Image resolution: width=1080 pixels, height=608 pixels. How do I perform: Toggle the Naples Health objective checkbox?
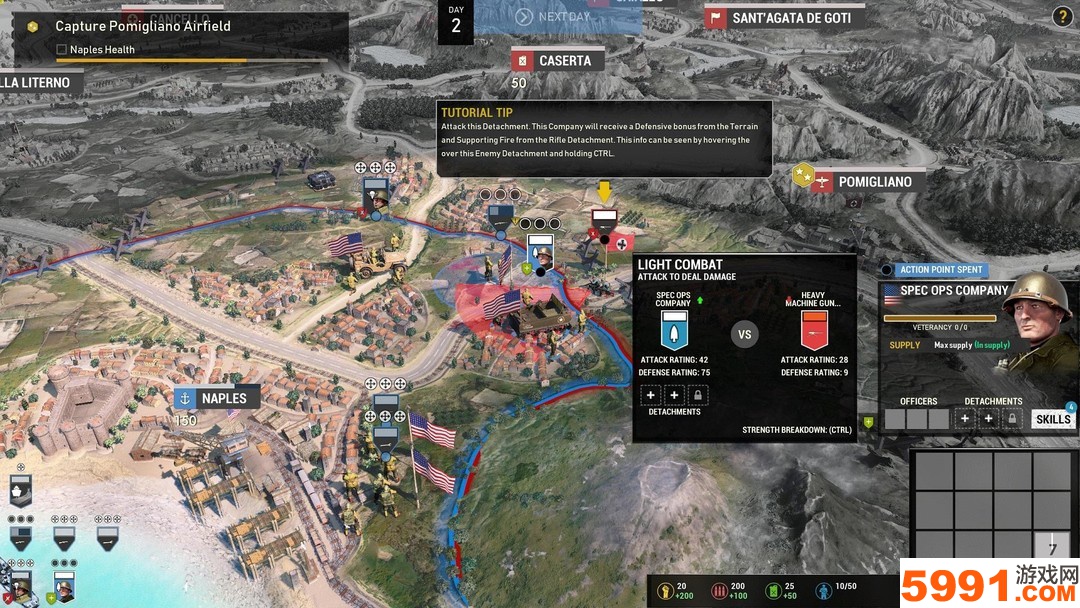pyautogui.click(x=62, y=49)
